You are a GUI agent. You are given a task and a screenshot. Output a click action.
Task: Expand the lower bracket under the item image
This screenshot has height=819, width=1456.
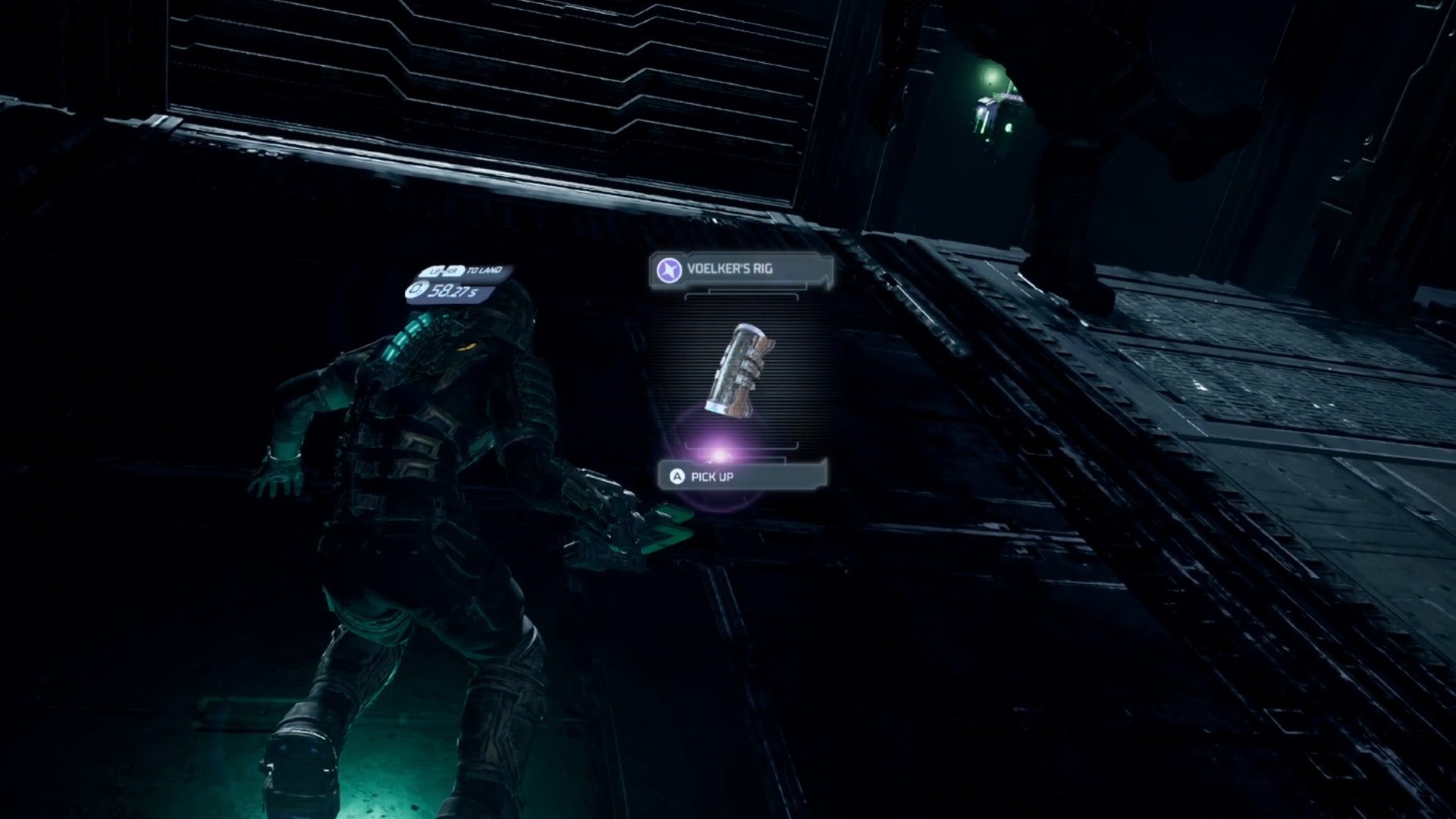(x=740, y=447)
